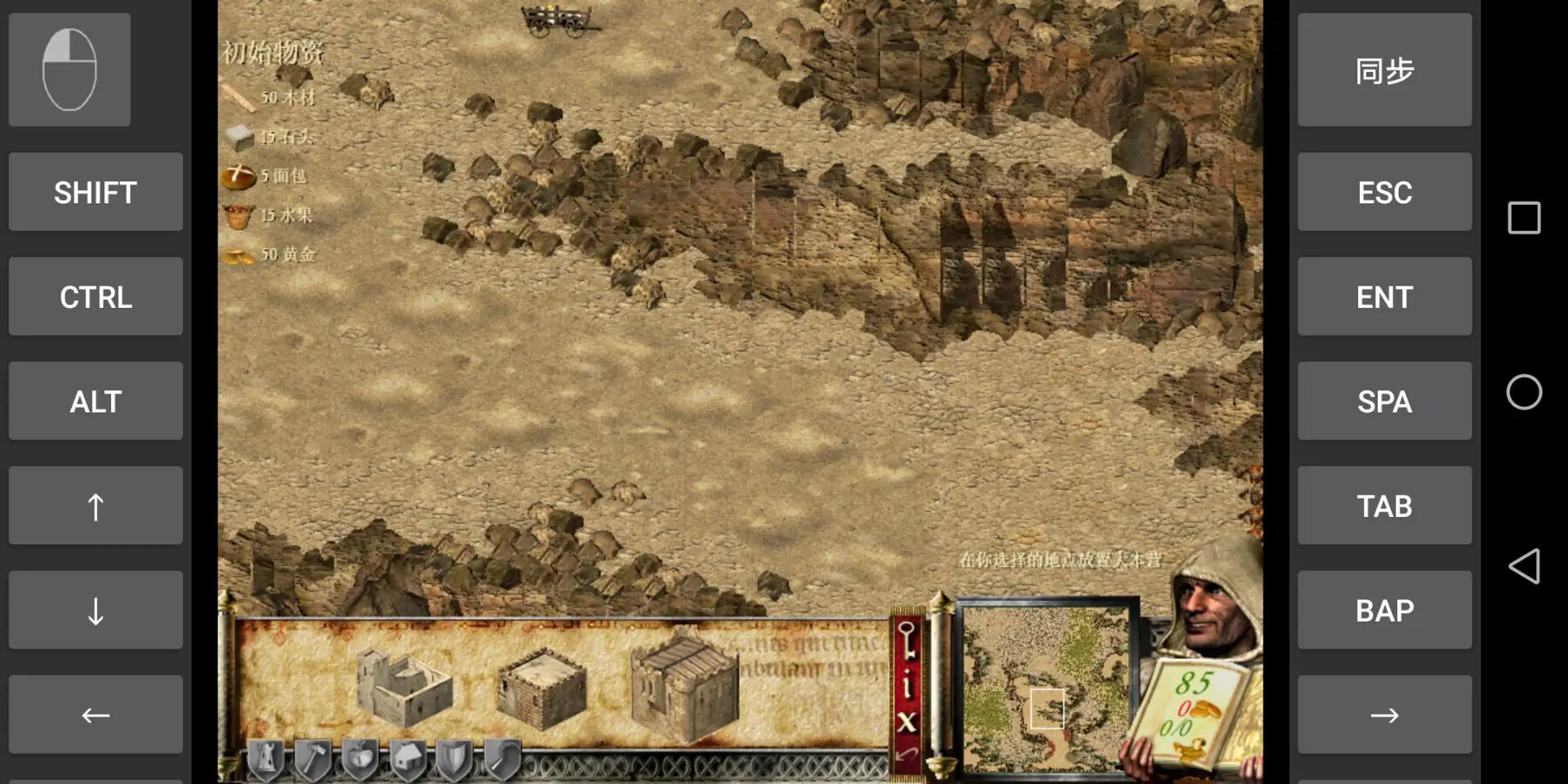Image resolution: width=1568 pixels, height=784 pixels.
Task: Switch to the hammer industry buildings tab
Action: point(313,759)
